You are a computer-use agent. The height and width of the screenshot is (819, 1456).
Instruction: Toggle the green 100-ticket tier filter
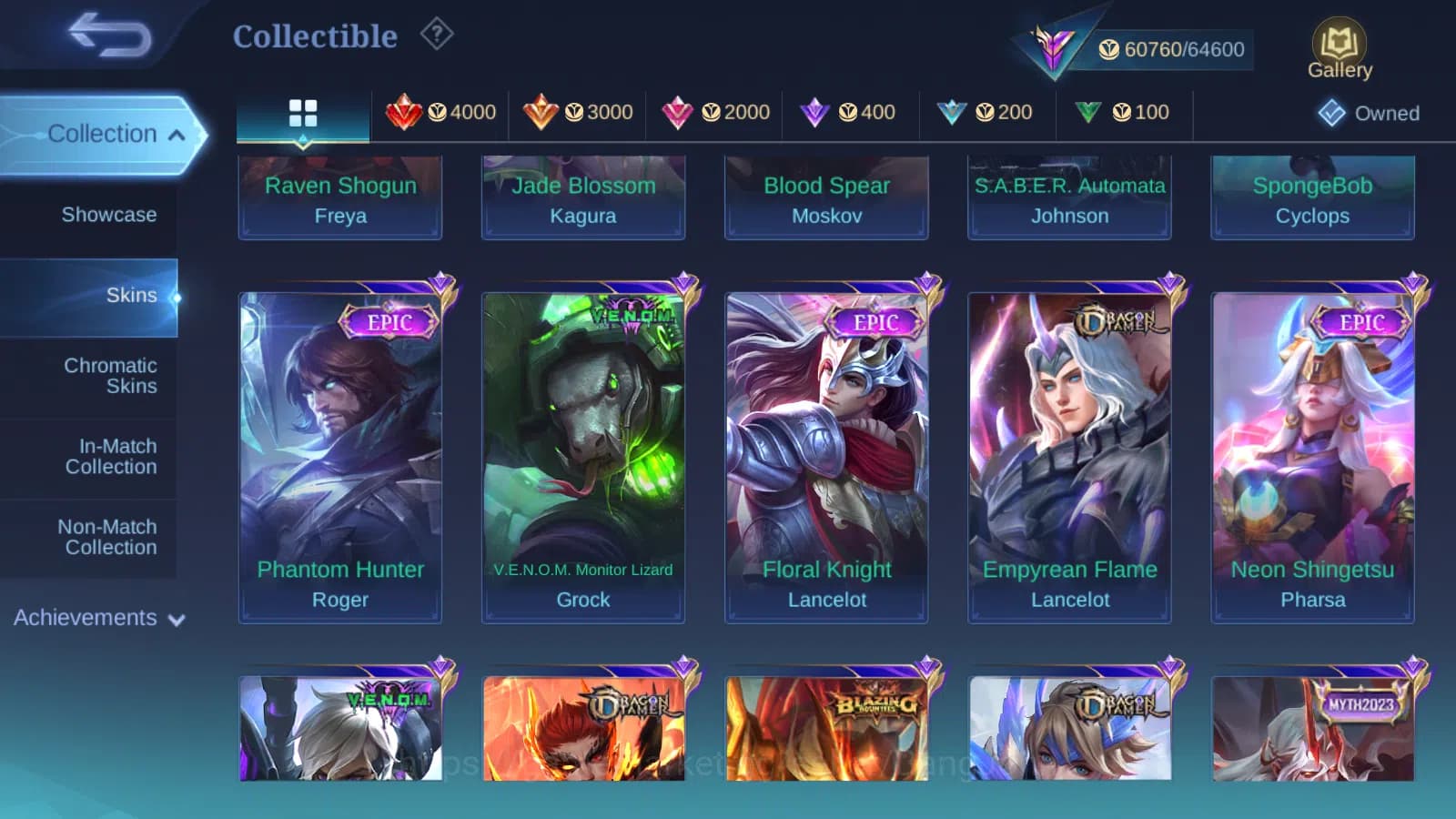[x=1123, y=112]
